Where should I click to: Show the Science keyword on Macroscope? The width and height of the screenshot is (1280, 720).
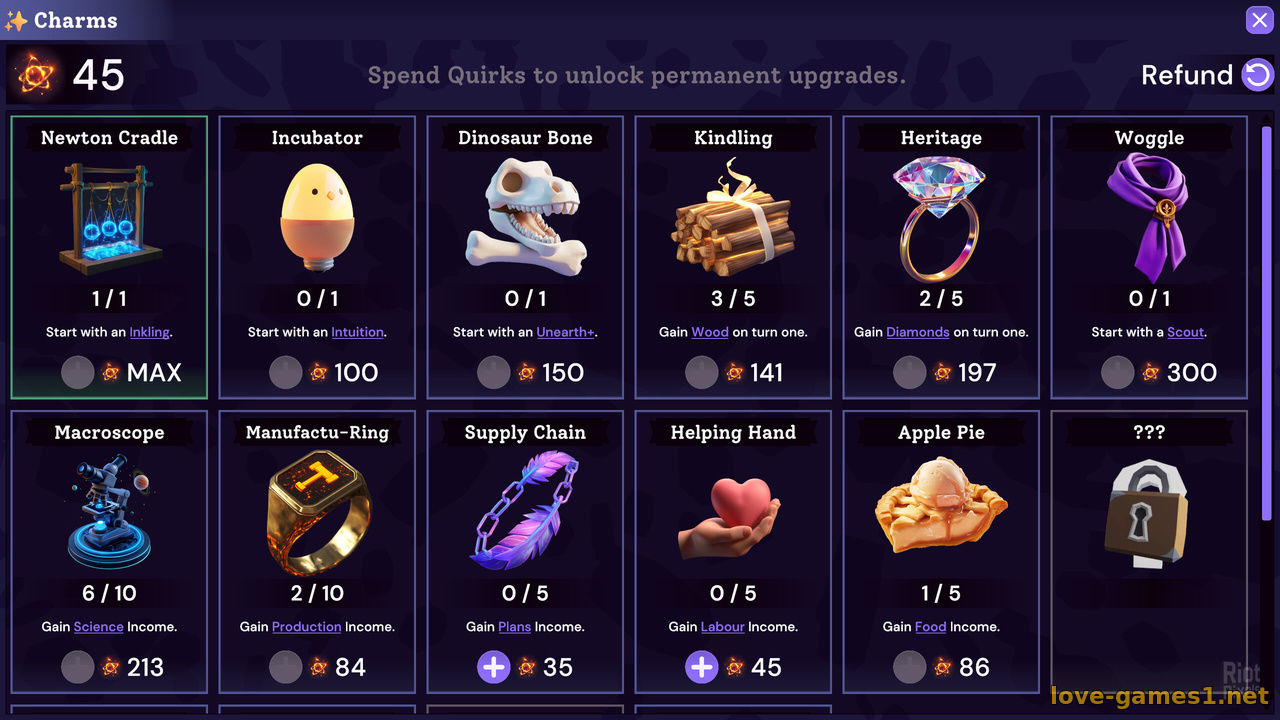click(98, 627)
